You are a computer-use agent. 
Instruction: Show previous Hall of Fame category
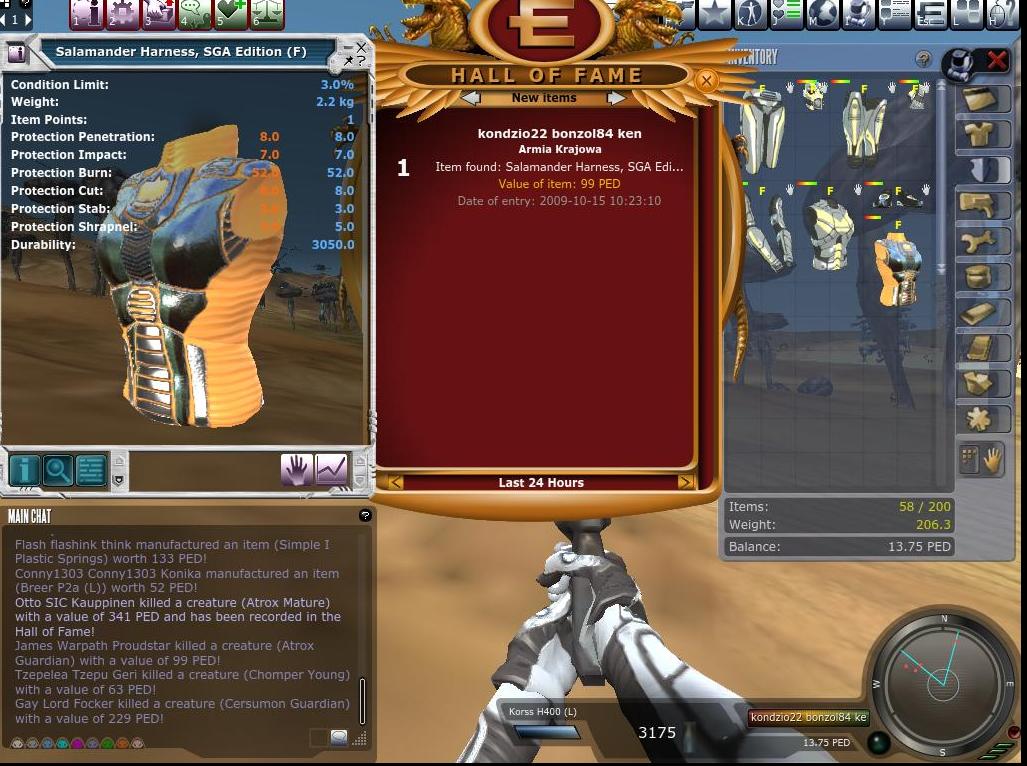point(471,98)
